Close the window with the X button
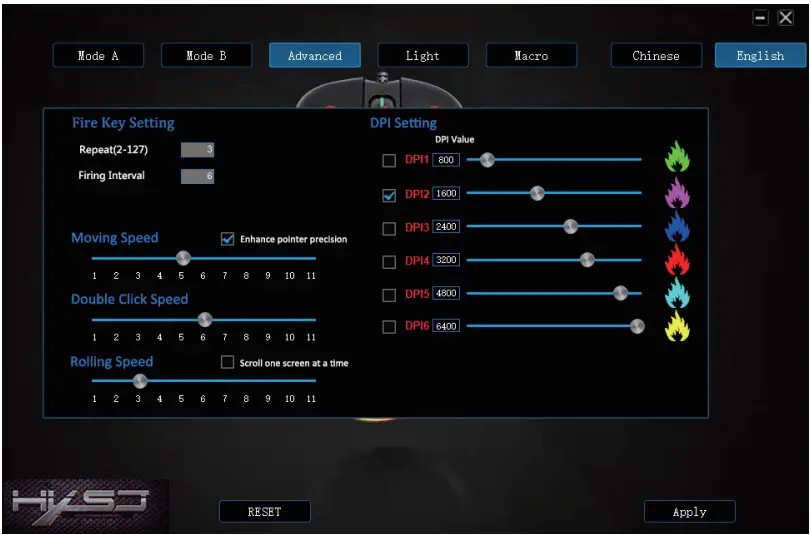The height and width of the screenshot is (535, 811). (785, 18)
